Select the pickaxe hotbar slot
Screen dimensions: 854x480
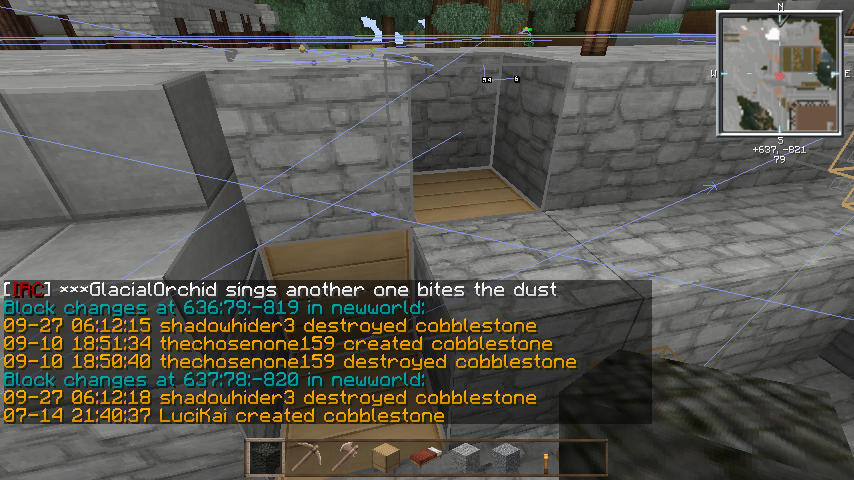point(304,458)
